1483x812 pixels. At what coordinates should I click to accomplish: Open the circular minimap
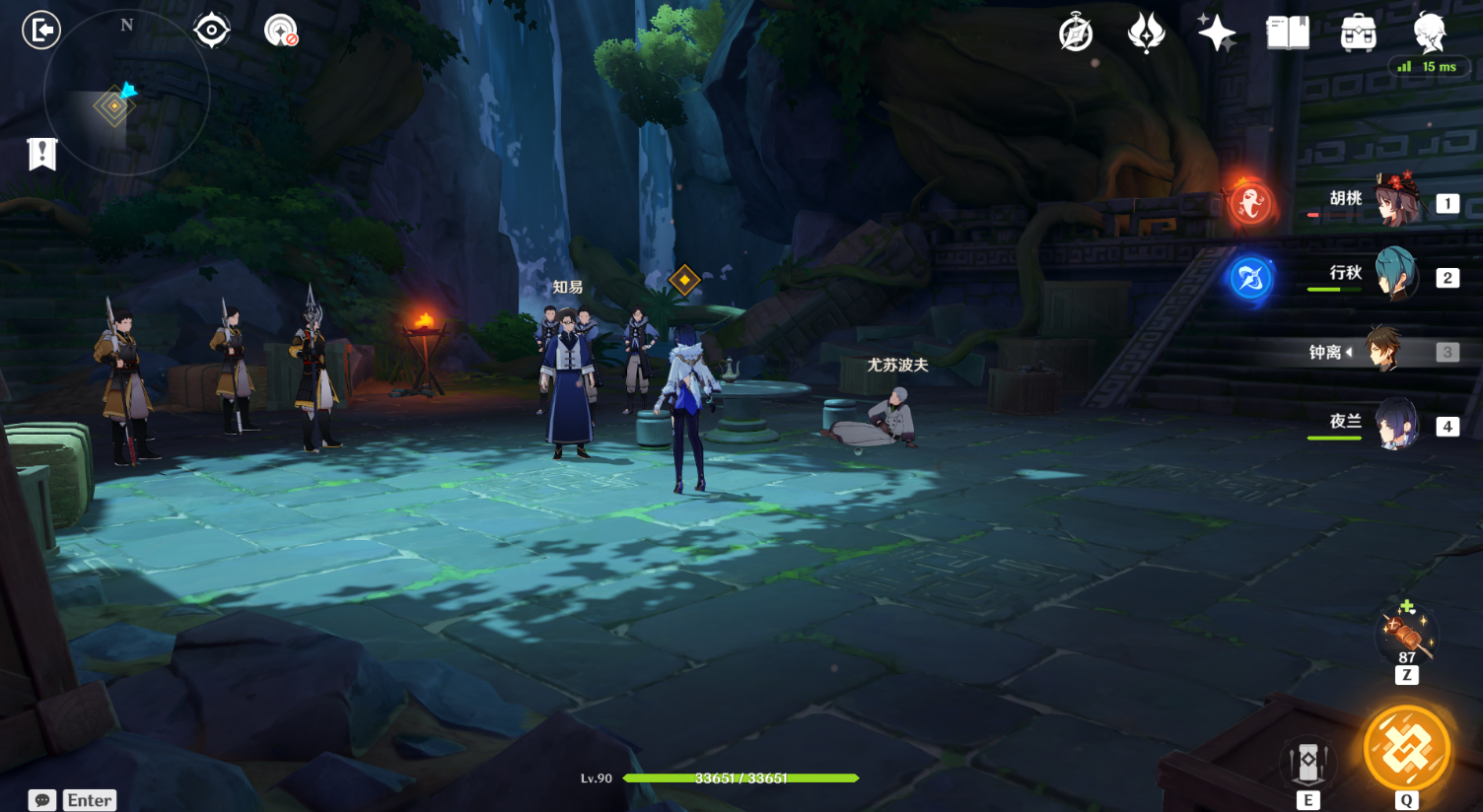pyautogui.click(x=126, y=95)
